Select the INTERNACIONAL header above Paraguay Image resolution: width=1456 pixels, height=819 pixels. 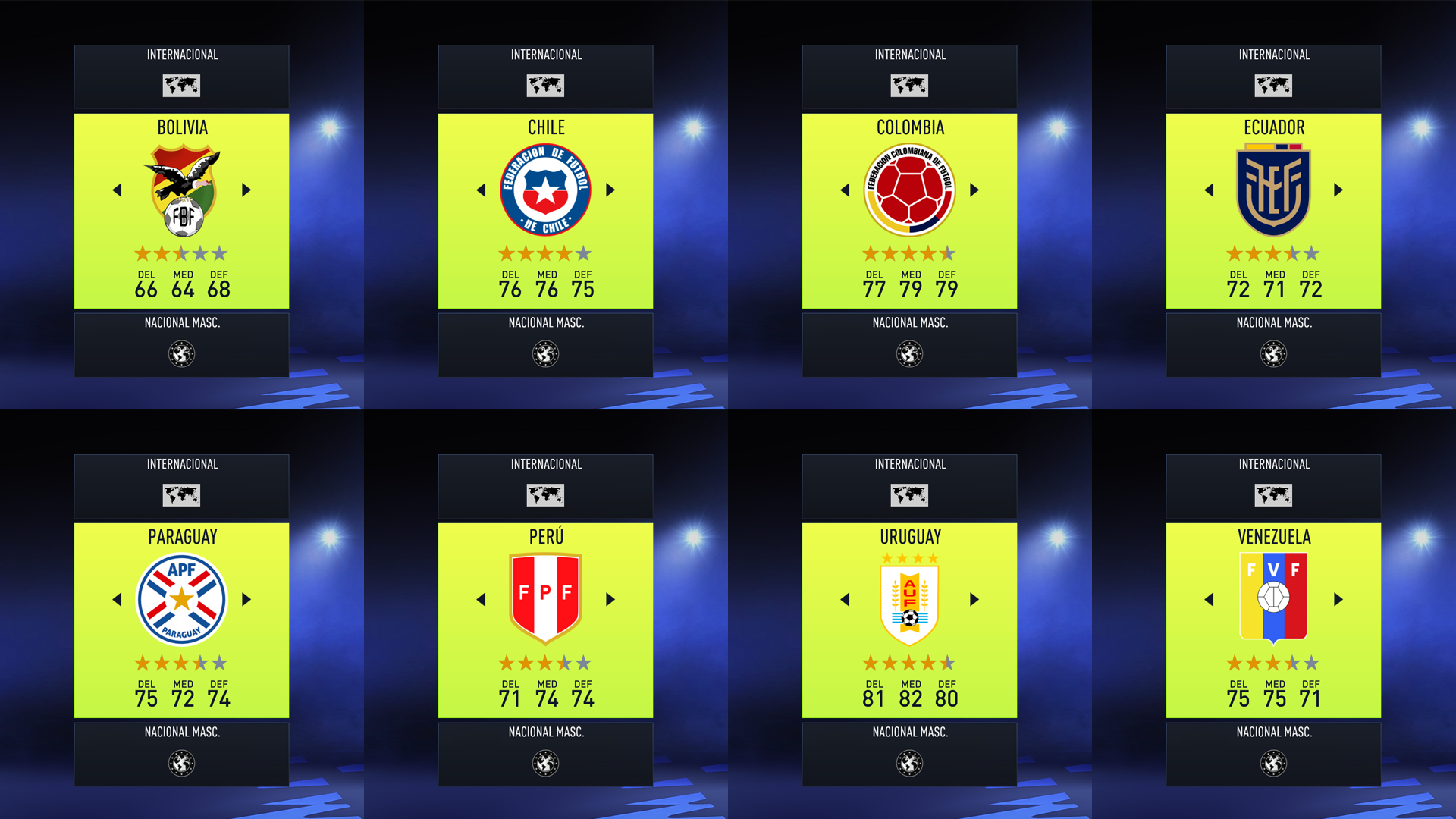(x=181, y=464)
